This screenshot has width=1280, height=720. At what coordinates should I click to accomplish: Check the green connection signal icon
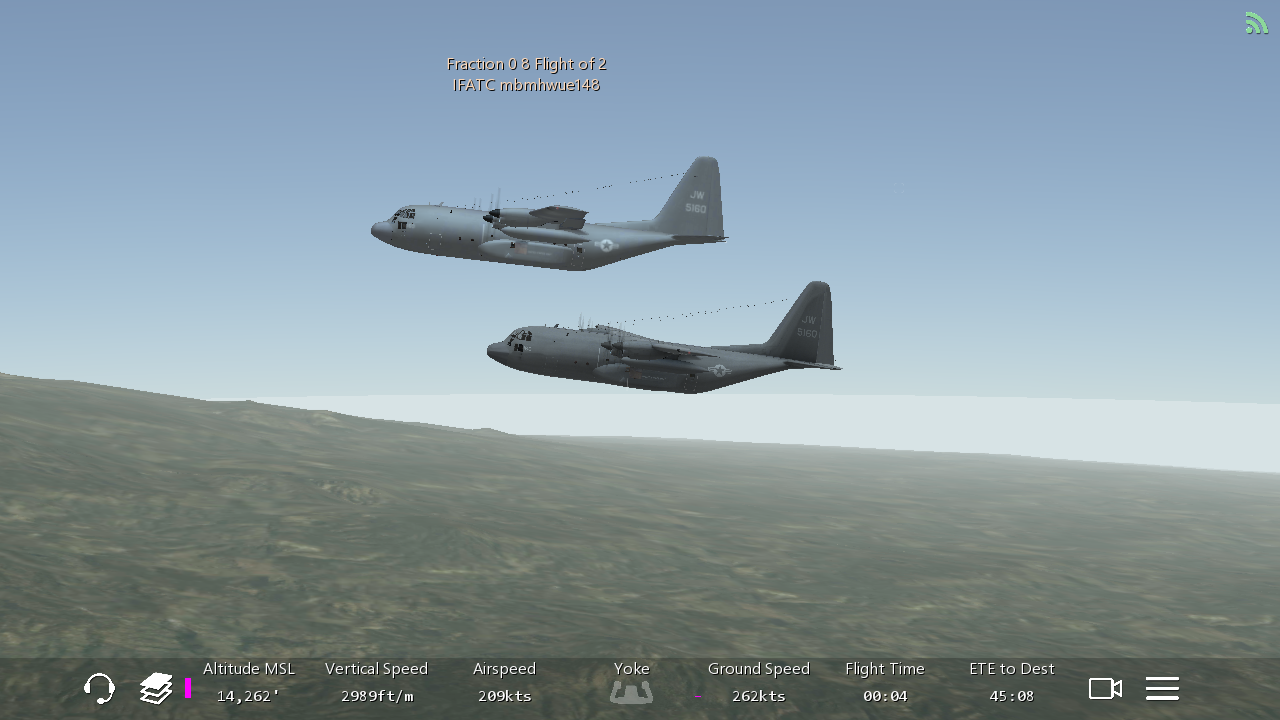tap(1256, 23)
